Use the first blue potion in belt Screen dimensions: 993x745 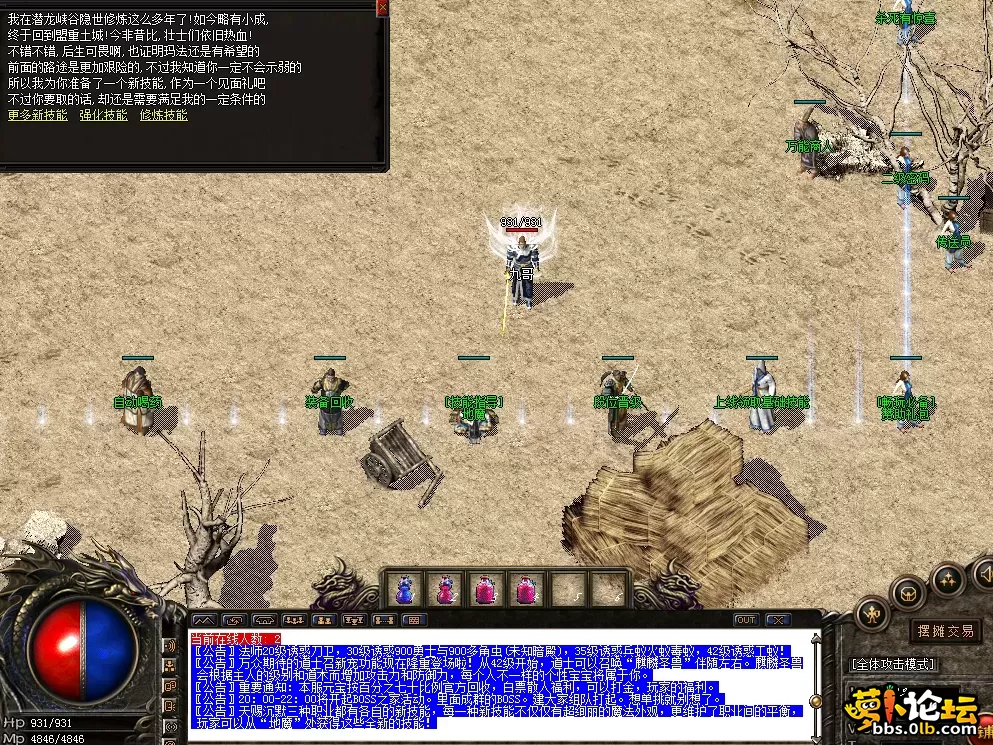405,590
